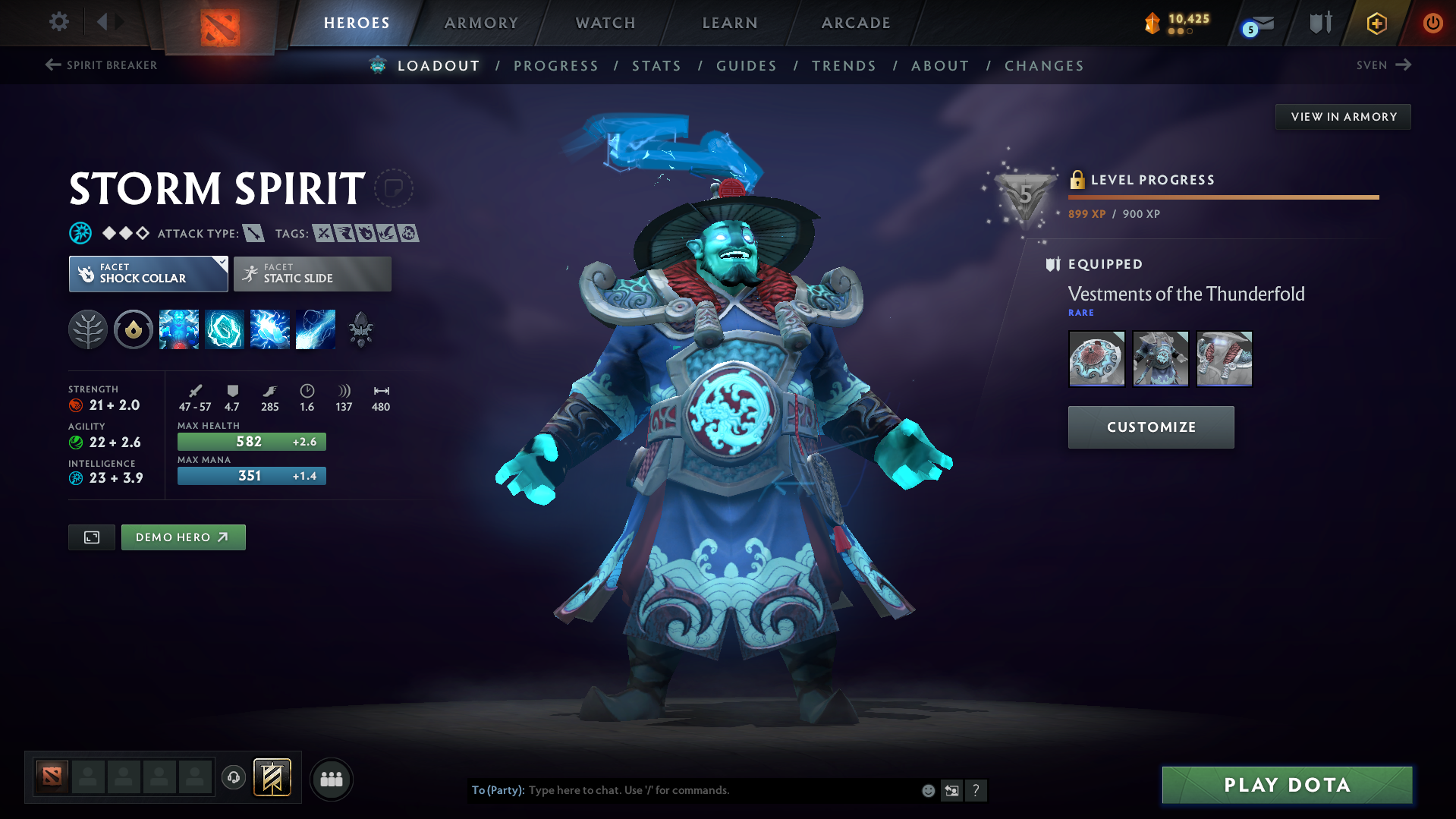Open the voice chat headset icon
This screenshot has width=1456, height=819.
[234, 778]
